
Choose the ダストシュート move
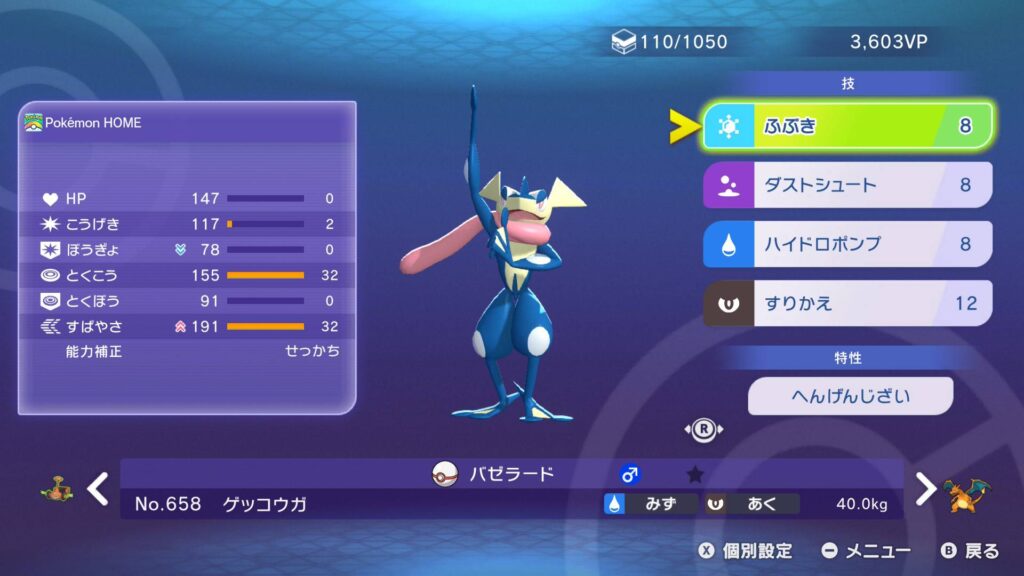pos(848,185)
